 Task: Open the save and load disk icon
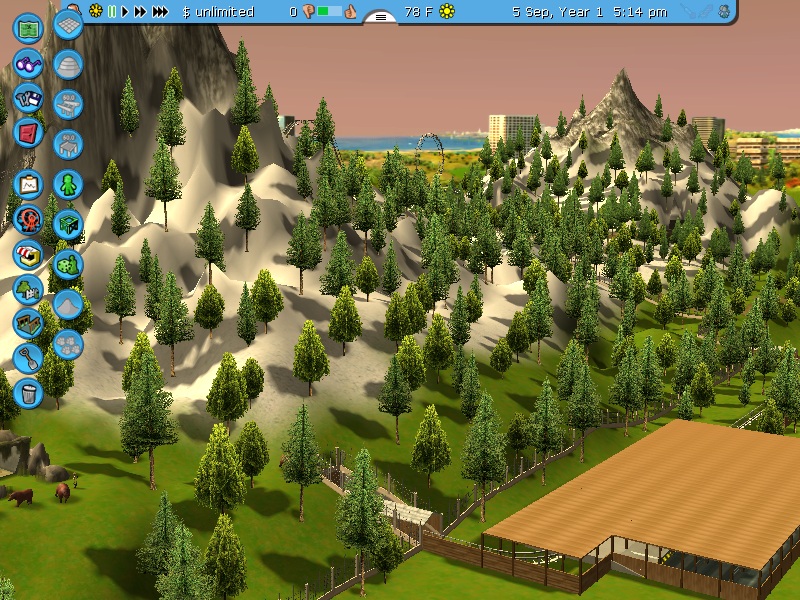coord(28,99)
